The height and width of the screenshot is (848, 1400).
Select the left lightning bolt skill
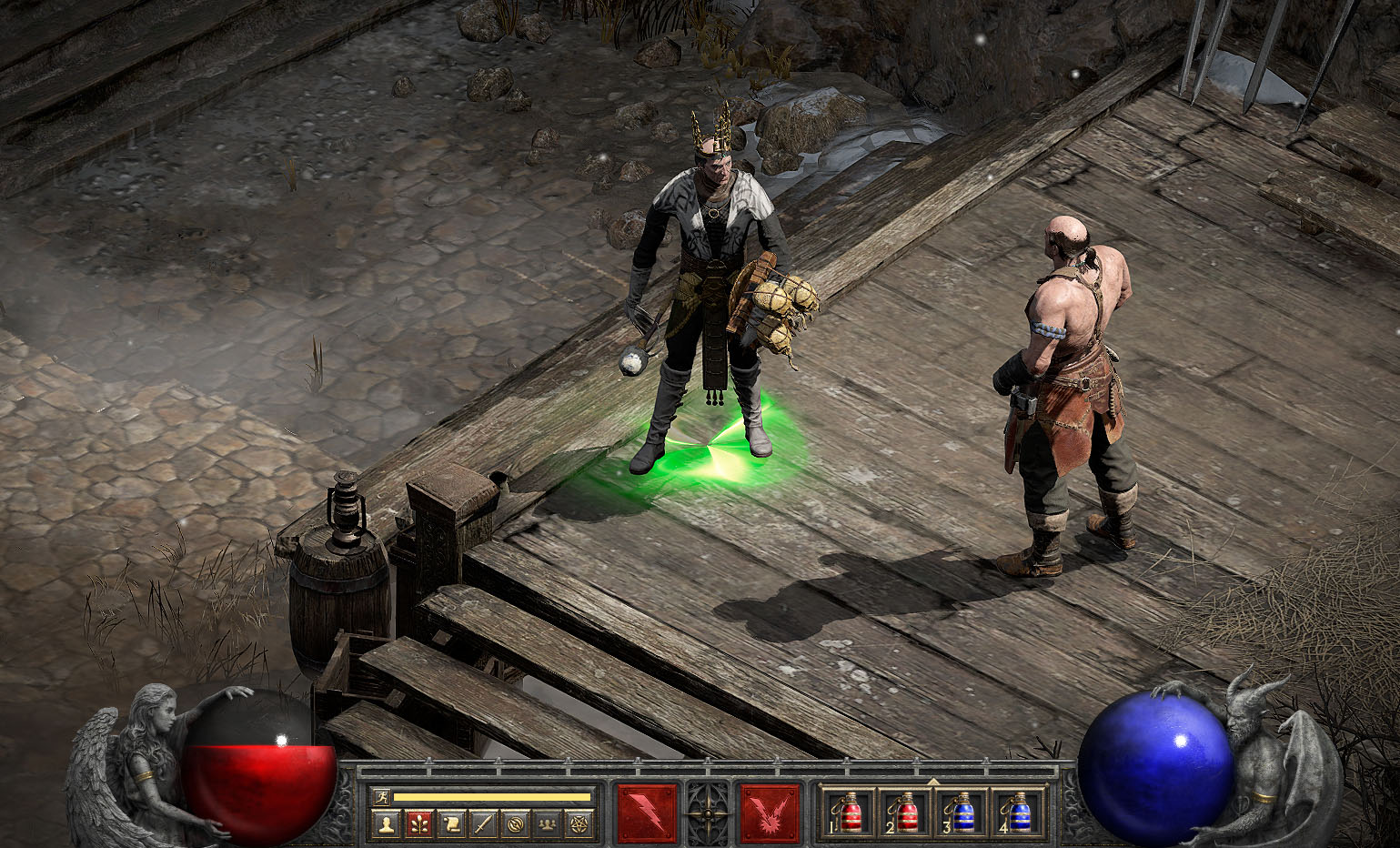648,813
